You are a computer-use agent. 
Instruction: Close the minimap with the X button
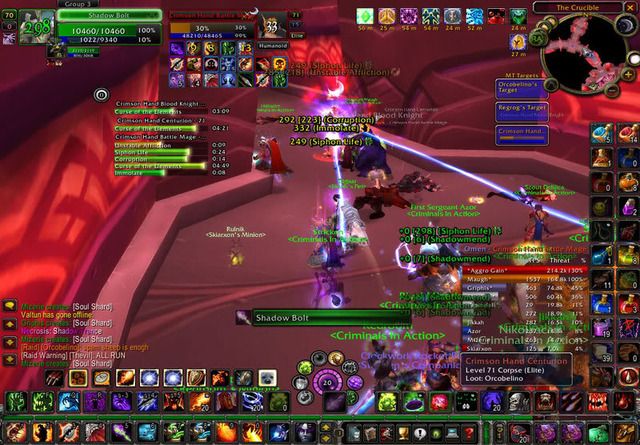tap(630, 7)
